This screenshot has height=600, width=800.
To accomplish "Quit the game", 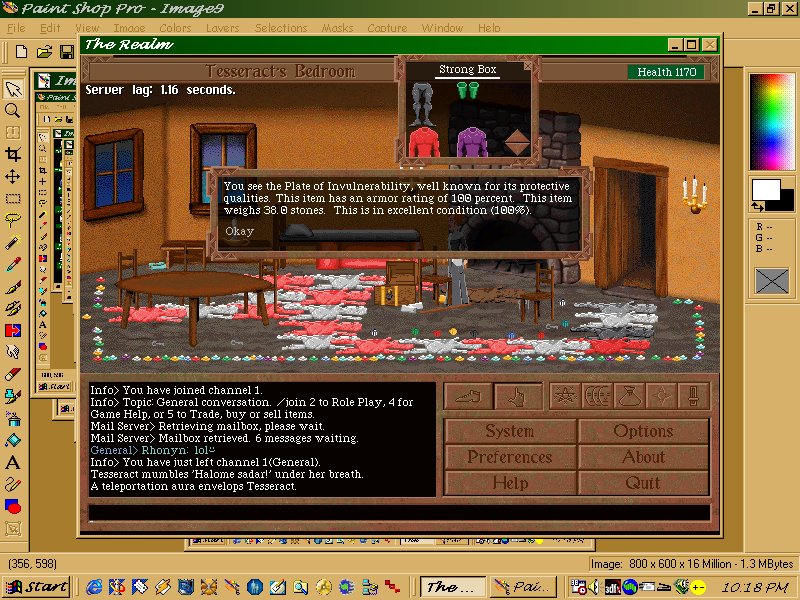I will 643,482.
